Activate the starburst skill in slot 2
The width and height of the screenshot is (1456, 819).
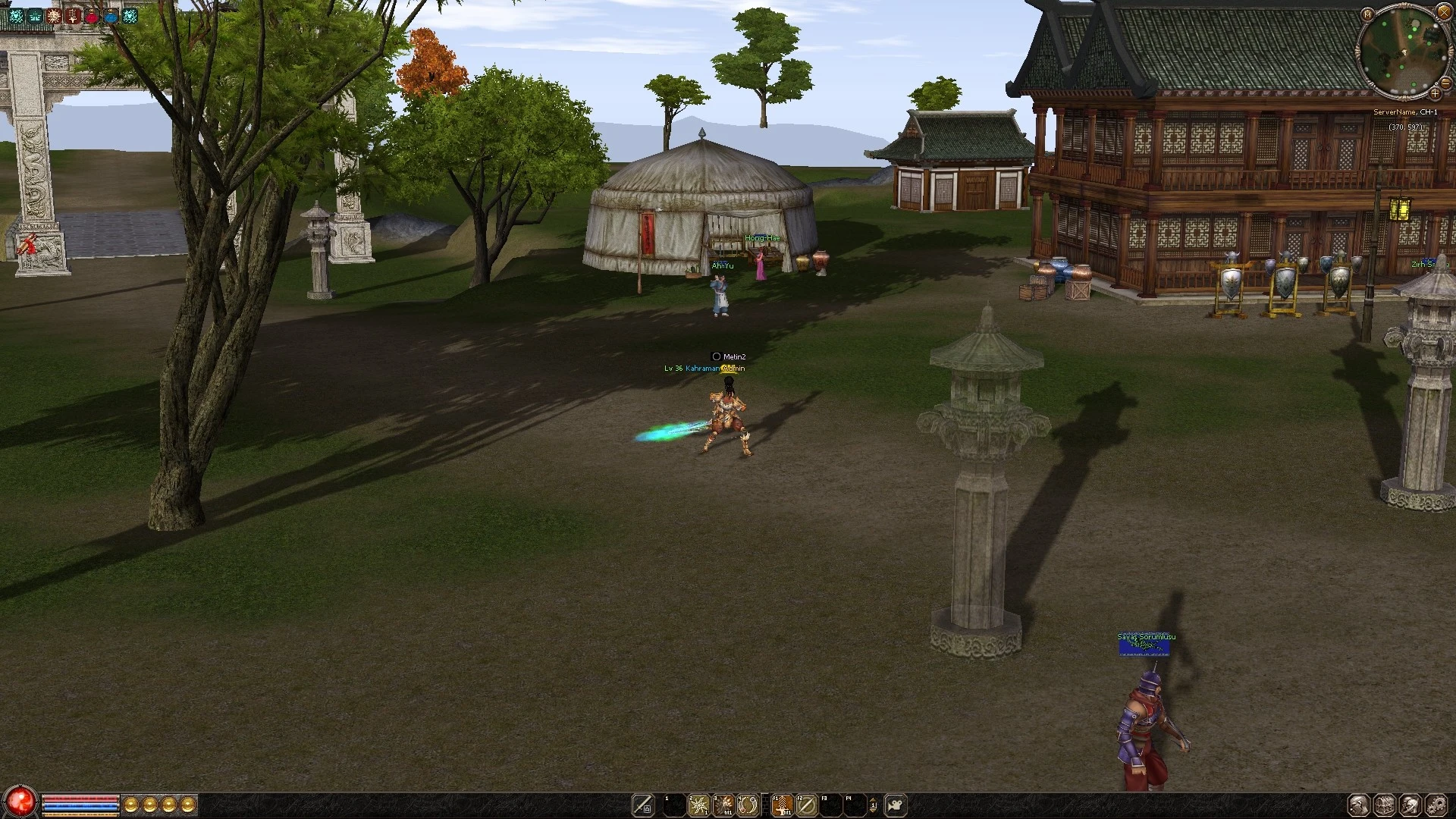click(x=698, y=805)
